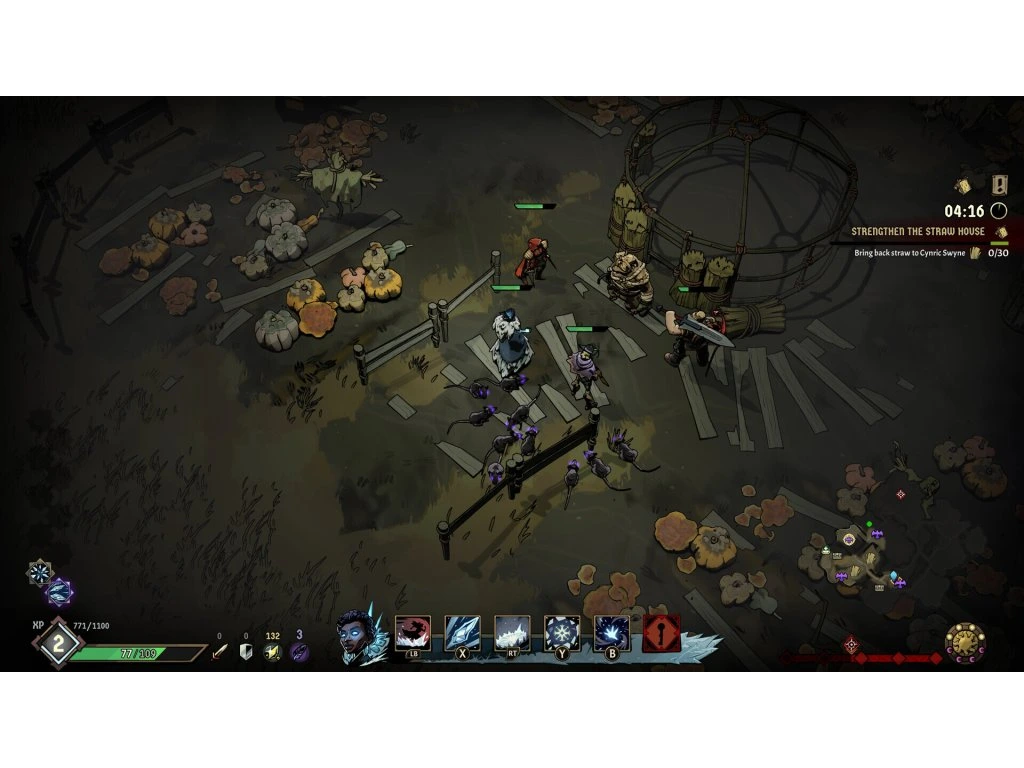Select the snowflake buff icon
Image resolution: width=1024 pixels, height=768 pixels.
coord(40,572)
